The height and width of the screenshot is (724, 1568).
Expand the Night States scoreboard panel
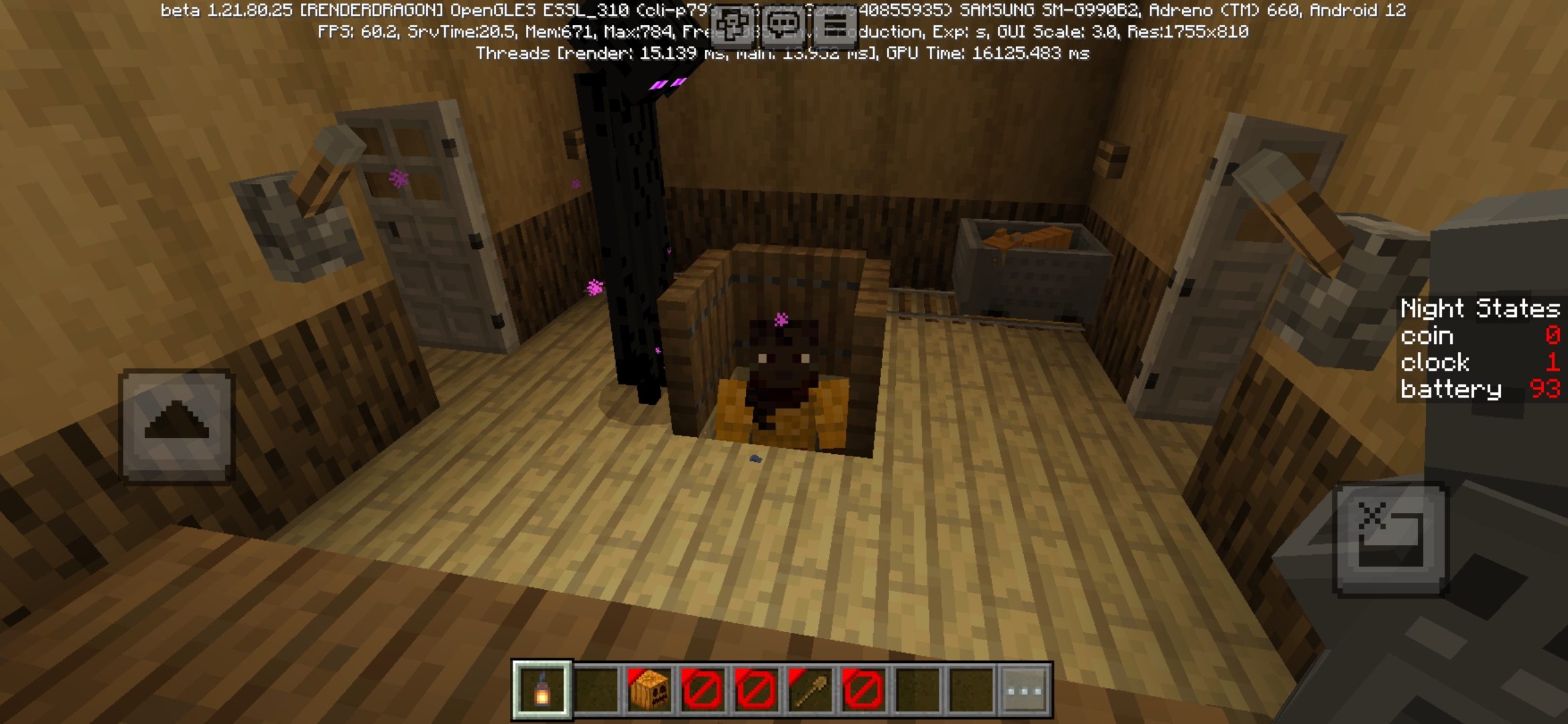(1480, 308)
